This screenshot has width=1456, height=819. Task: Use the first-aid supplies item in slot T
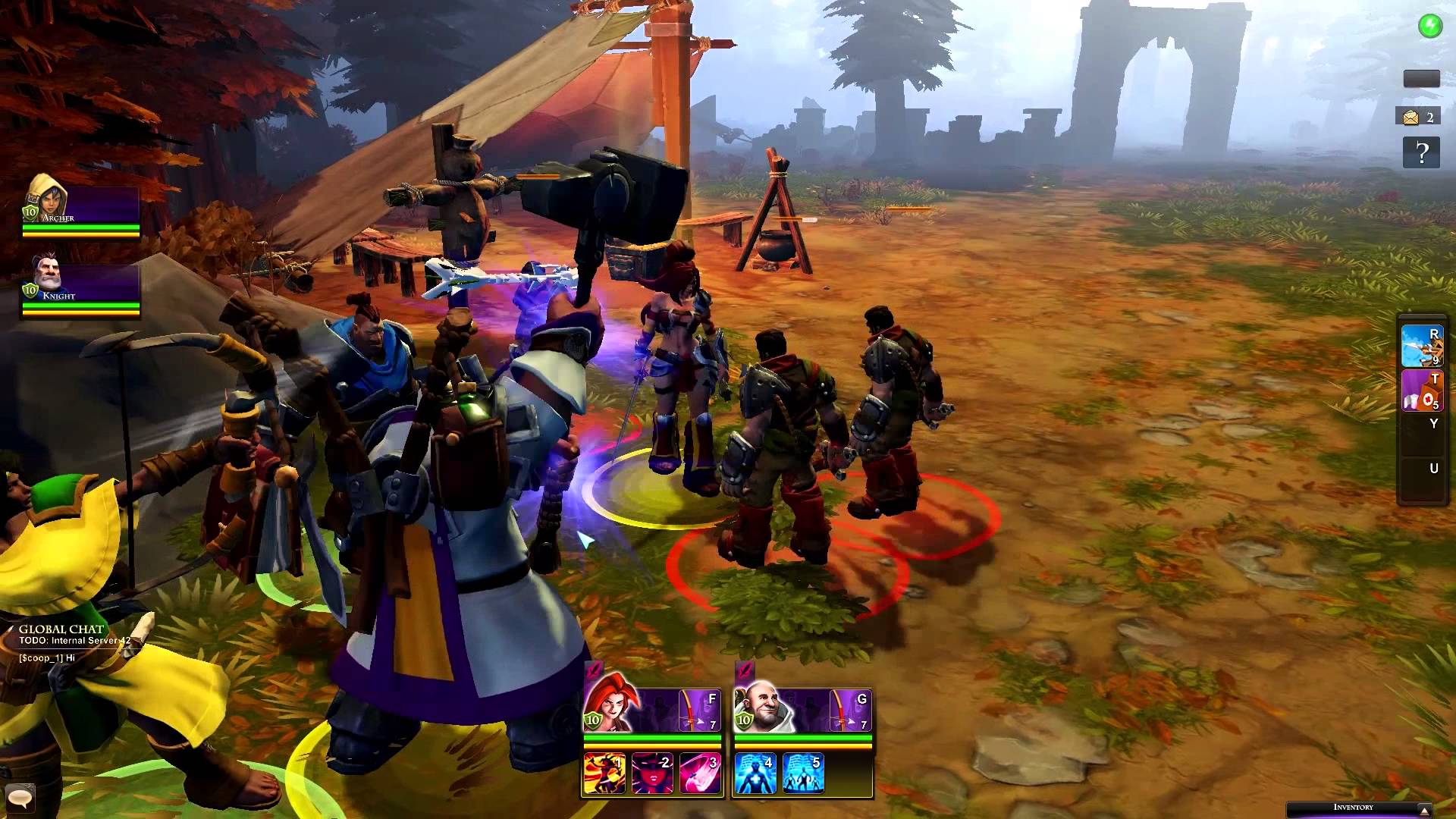coord(1420,391)
